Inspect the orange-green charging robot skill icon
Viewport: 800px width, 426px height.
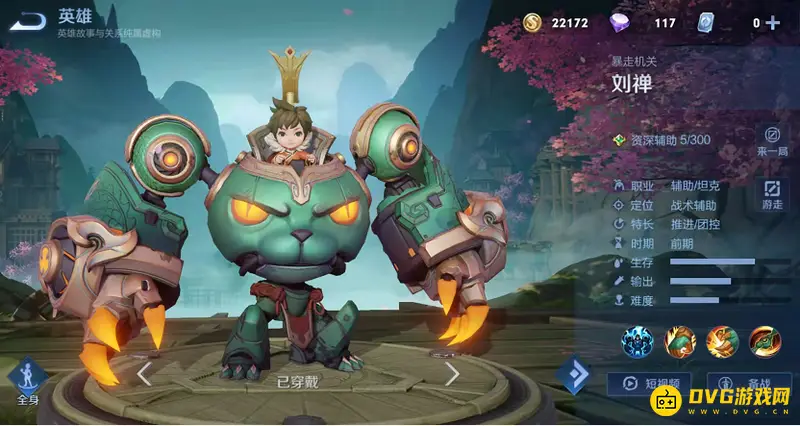(x=723, y=342)
